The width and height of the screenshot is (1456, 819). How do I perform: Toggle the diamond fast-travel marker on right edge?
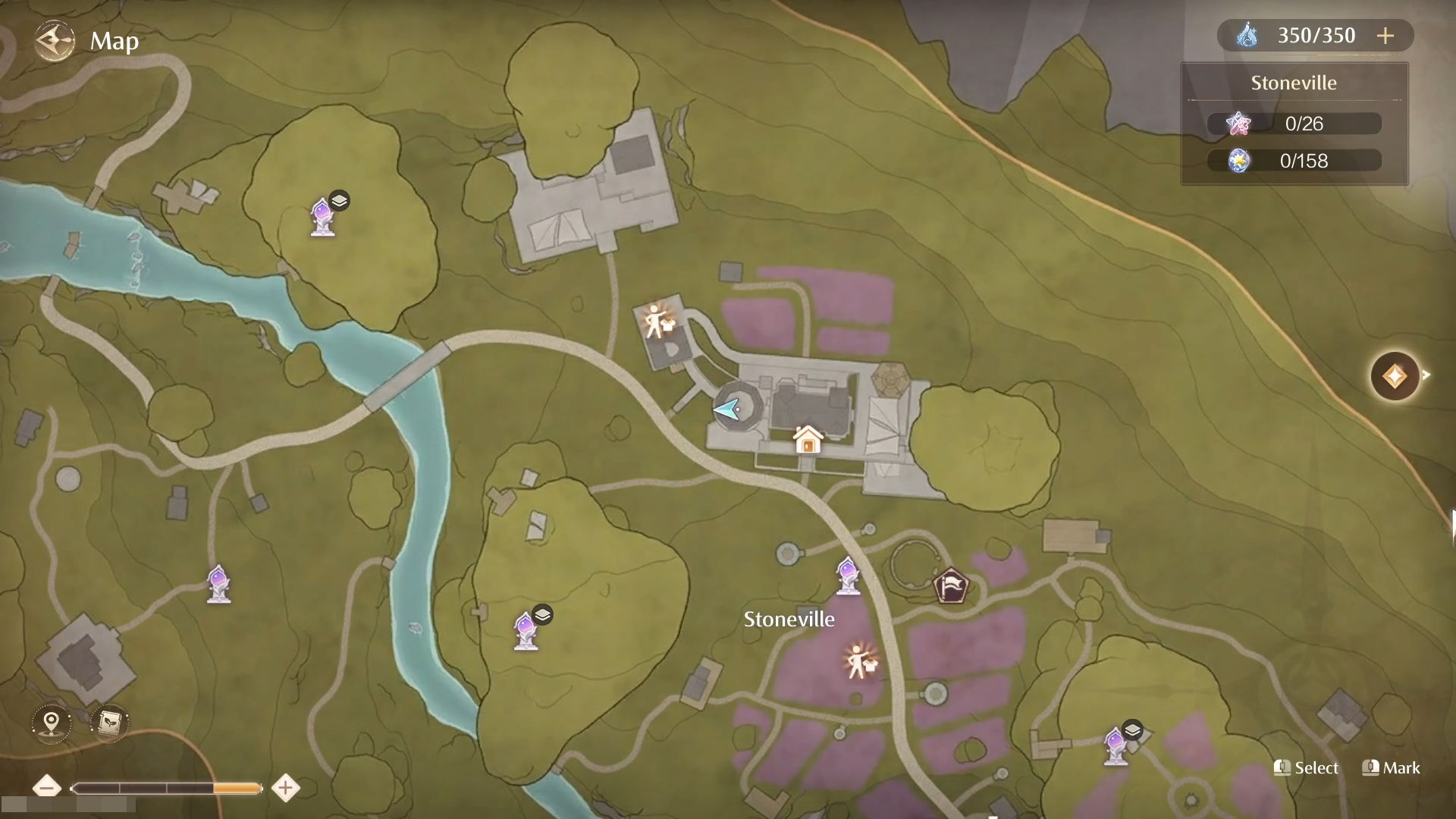click(x=1395, y=376)
